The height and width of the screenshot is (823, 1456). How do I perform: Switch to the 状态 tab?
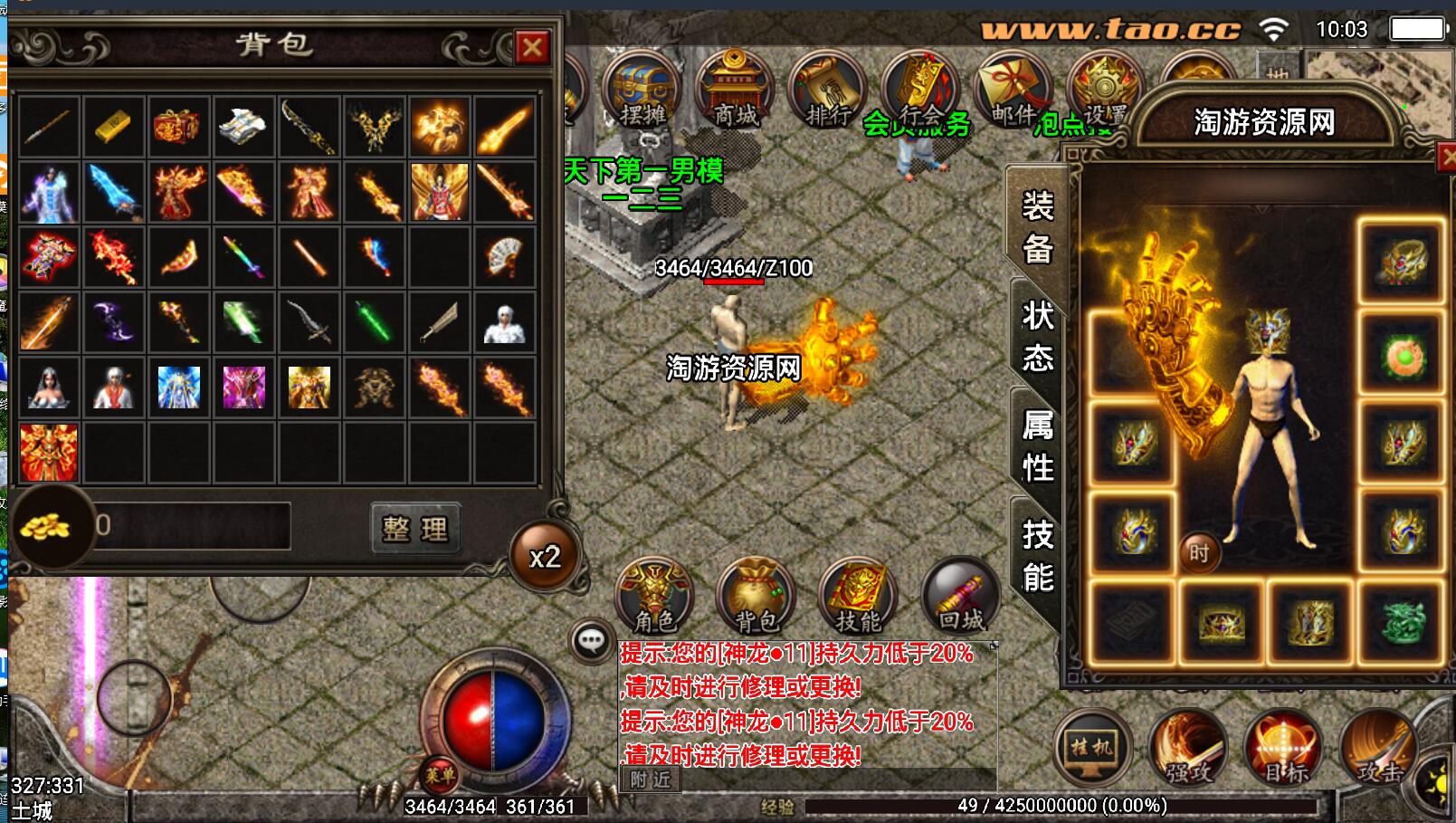(x=1037, y=337)
